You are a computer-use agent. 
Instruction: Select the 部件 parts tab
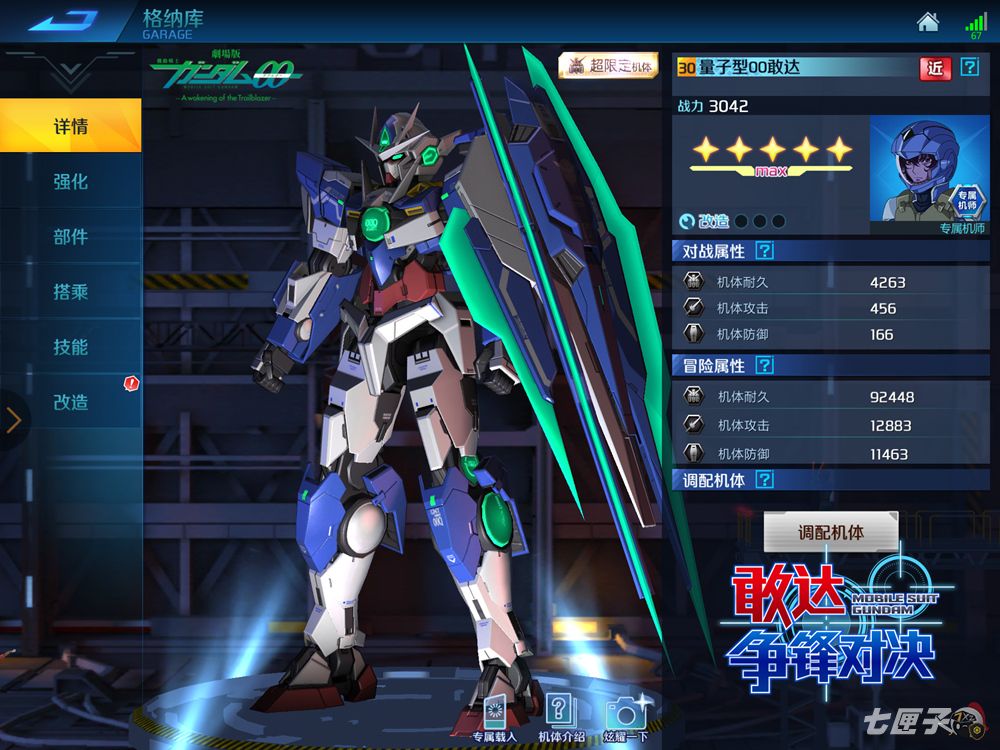pyautogui.click(x=70, y=237)
